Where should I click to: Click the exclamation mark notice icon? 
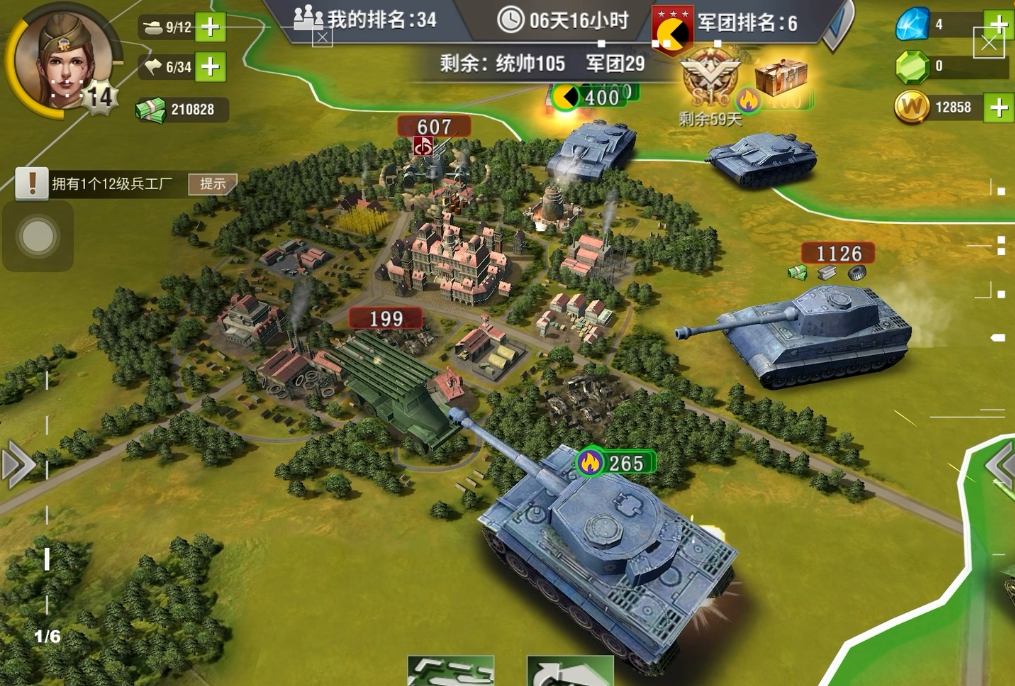[x=32, y=183]
